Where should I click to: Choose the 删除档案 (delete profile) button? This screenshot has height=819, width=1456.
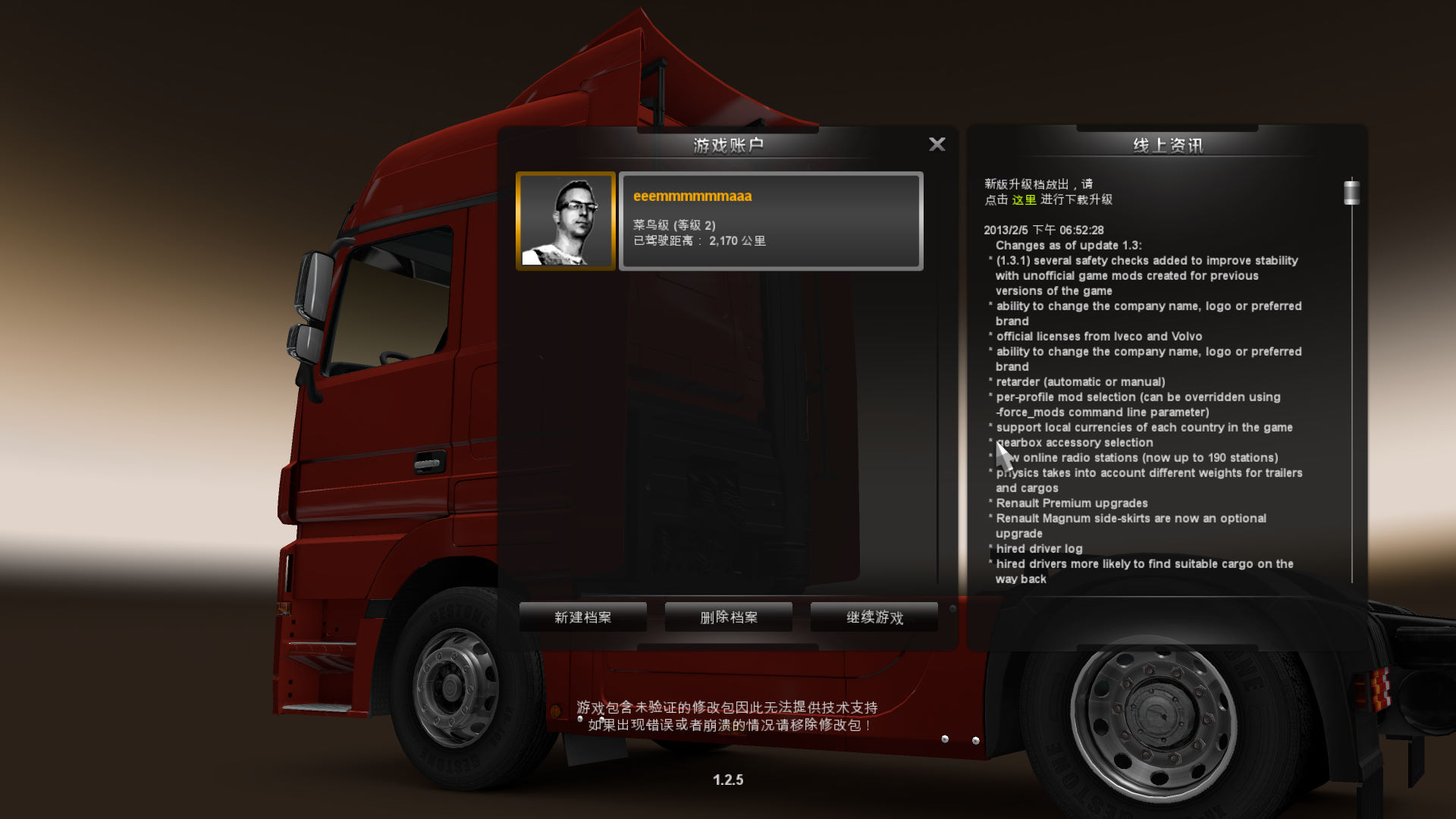pyautogui.click(x=728, y=617)
